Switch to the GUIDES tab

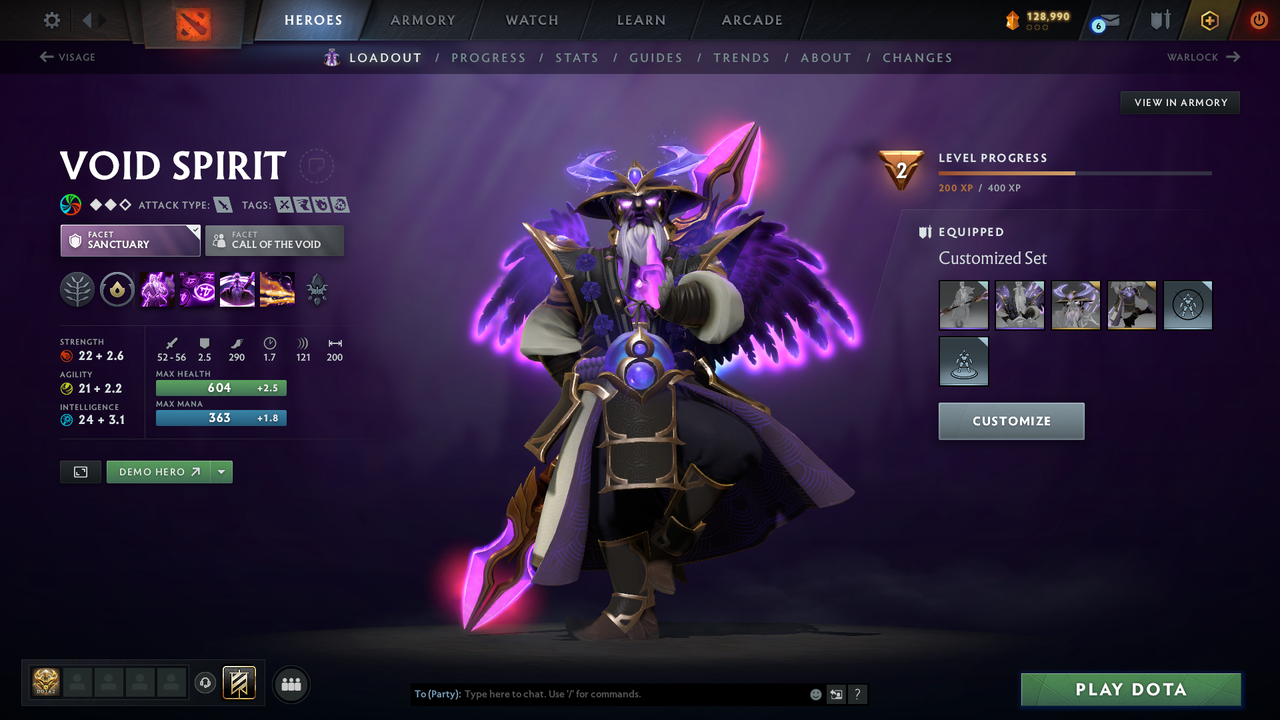click(x=656, y=57)
